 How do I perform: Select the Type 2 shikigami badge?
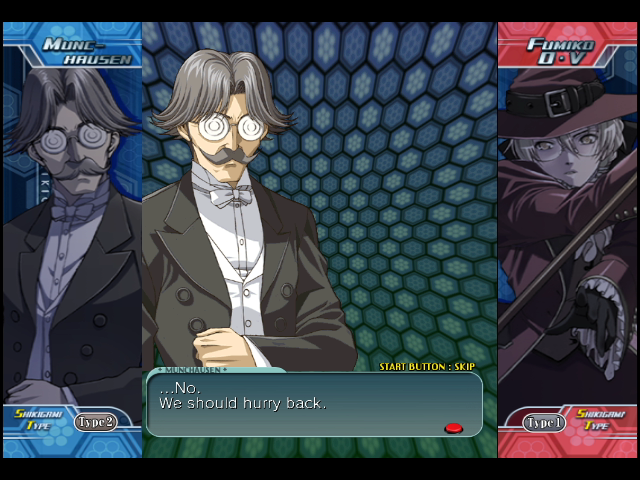click(96, 422)
